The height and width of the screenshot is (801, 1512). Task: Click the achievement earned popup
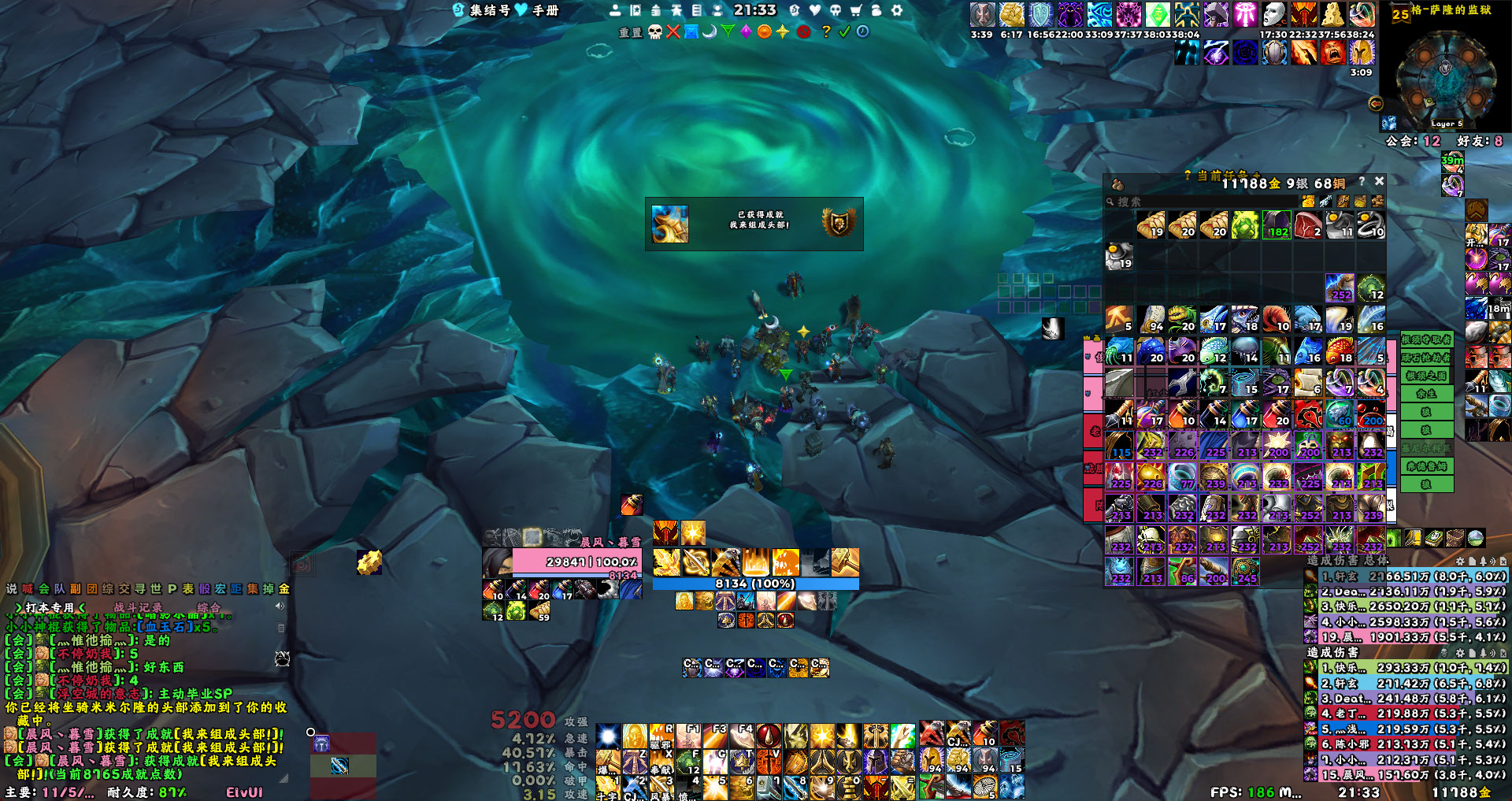754,224
